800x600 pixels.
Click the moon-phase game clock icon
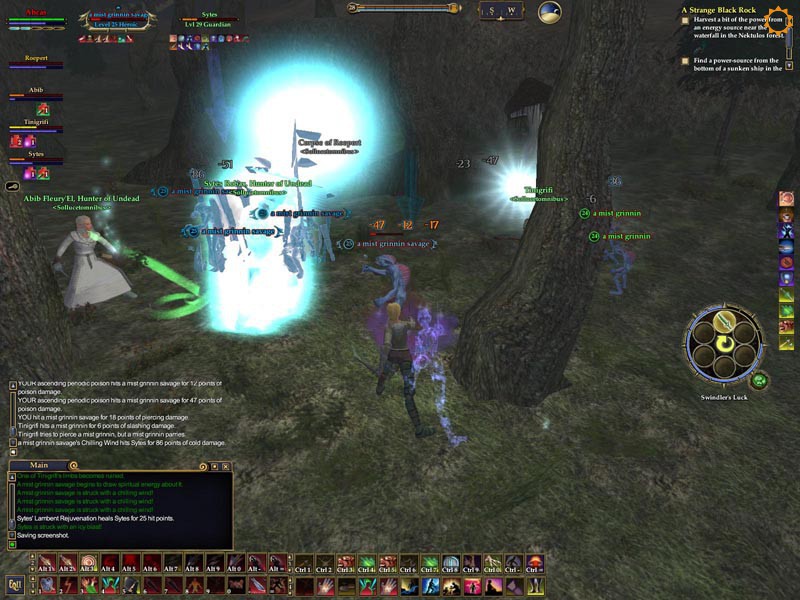point(550,12)
